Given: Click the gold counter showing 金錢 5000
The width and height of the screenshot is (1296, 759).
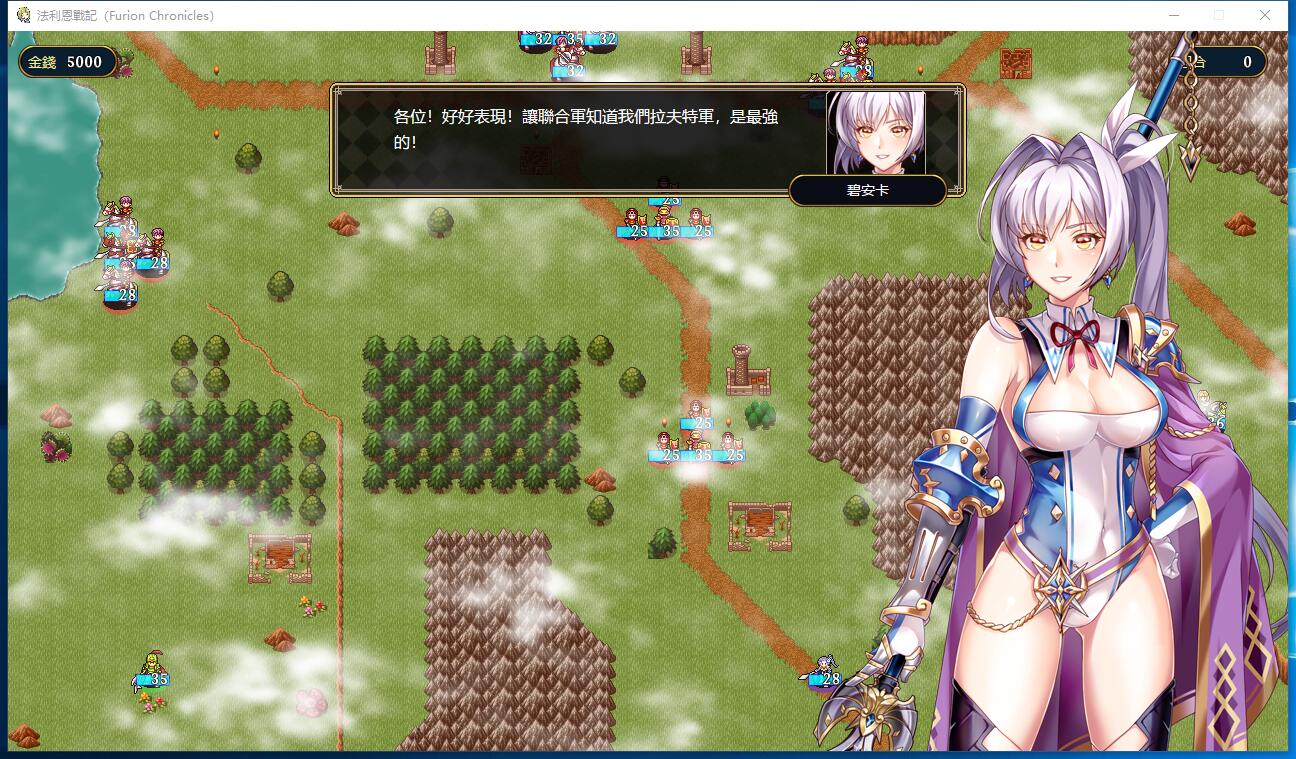Looking at the screenshot, I should pos(68,62).
